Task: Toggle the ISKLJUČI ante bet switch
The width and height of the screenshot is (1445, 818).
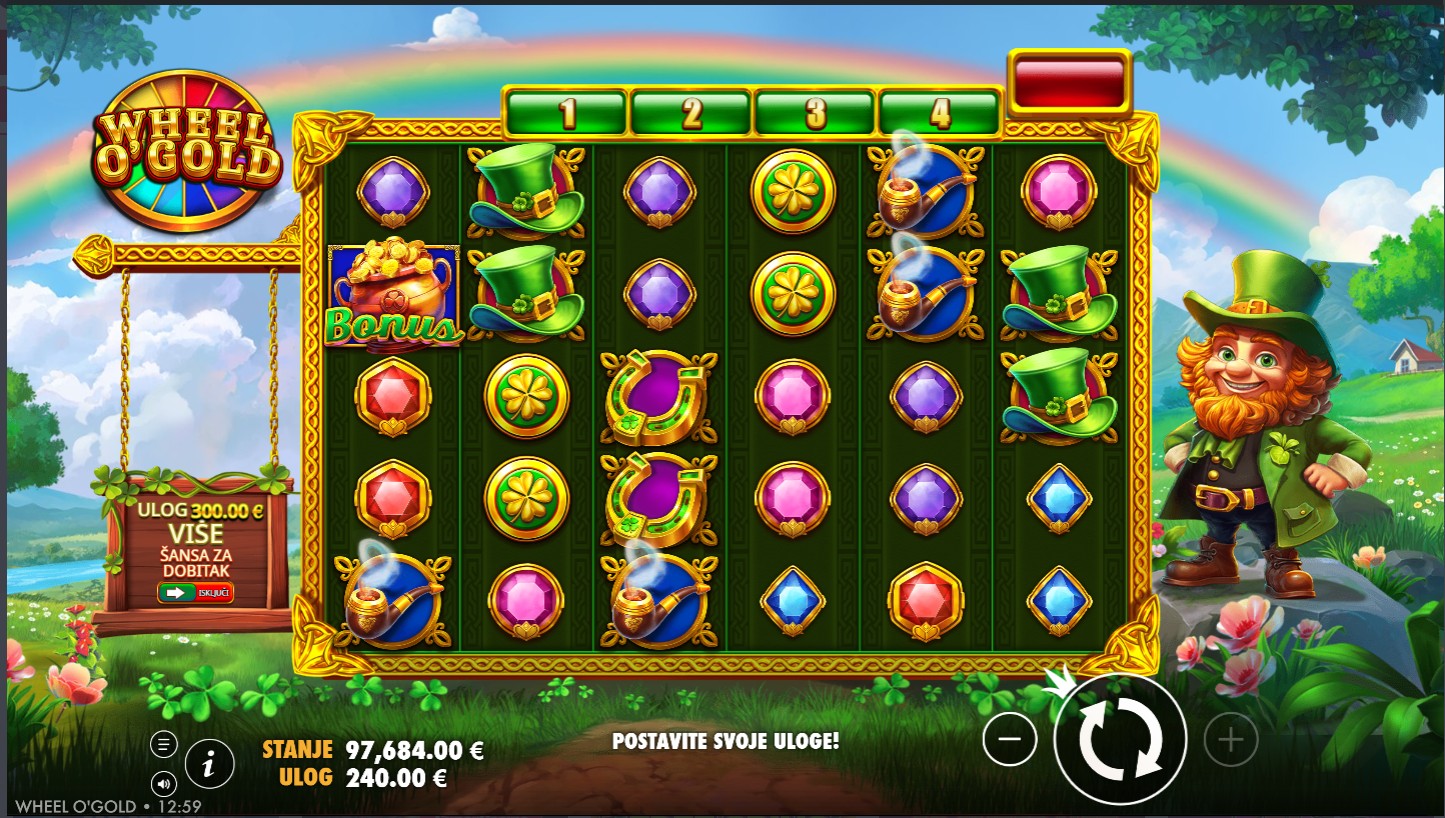Action: point(195,592)
